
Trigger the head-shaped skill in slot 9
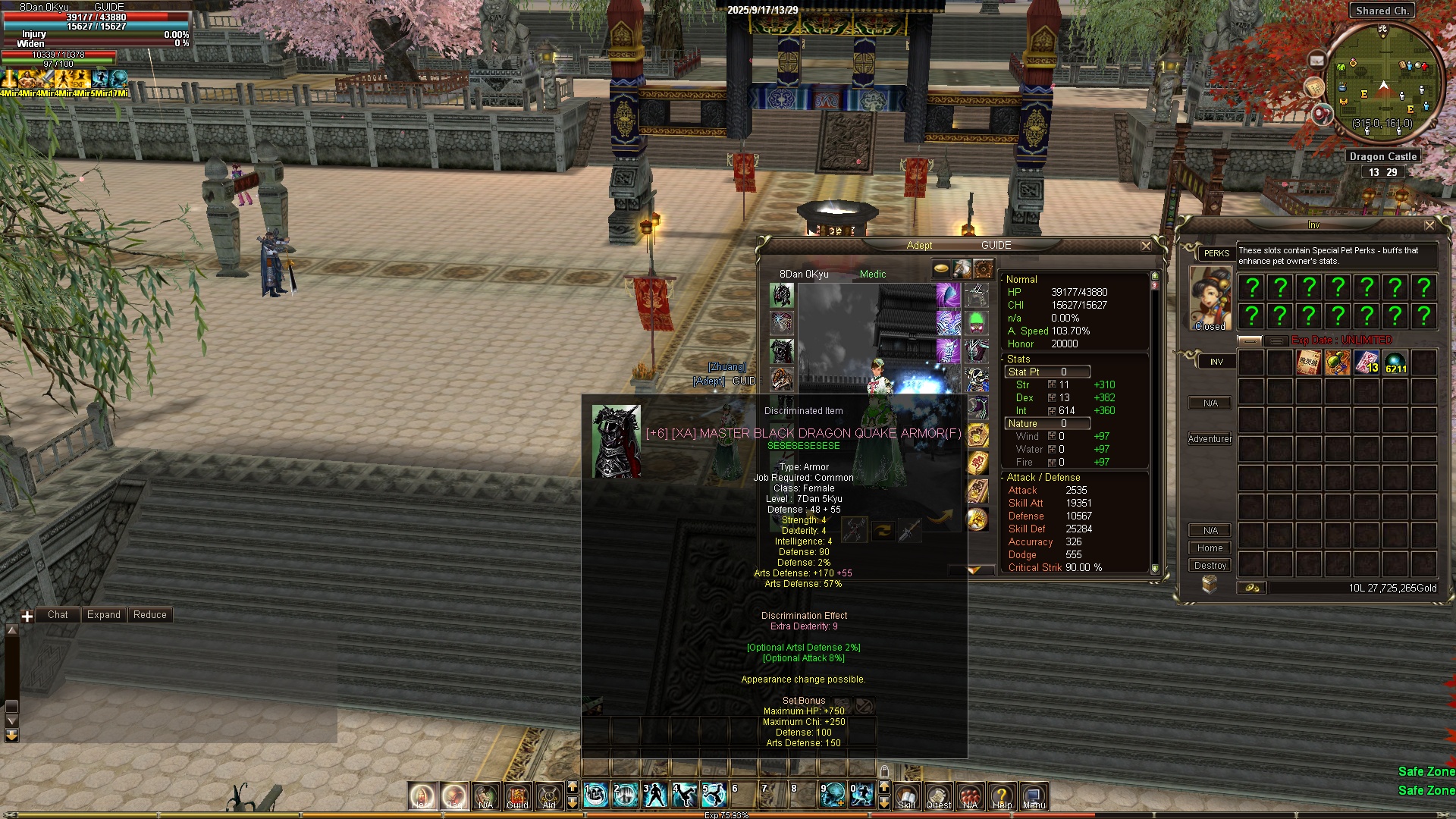[833, 795]
